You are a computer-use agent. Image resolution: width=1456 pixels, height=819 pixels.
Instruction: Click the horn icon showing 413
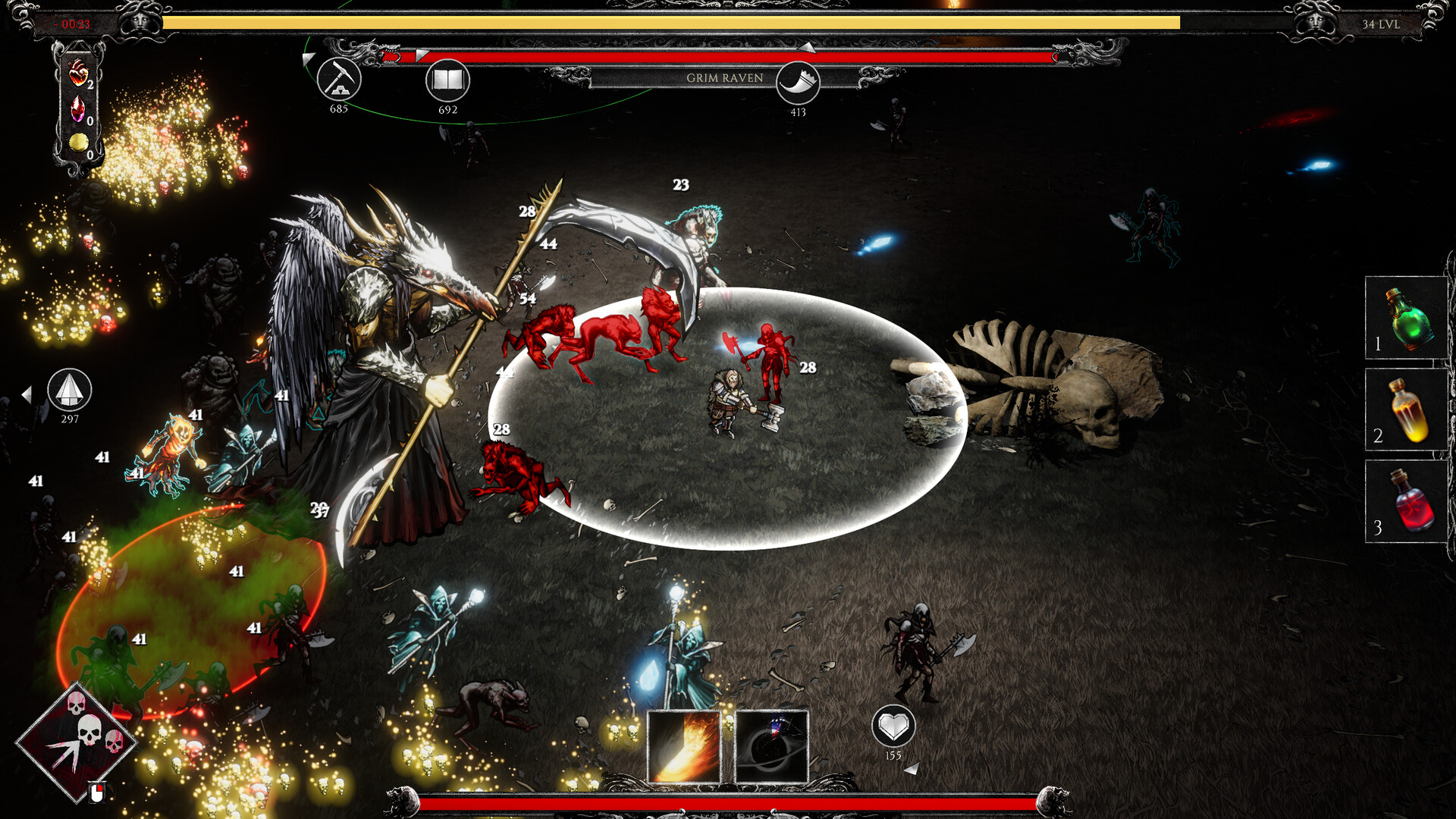(797, 84)
